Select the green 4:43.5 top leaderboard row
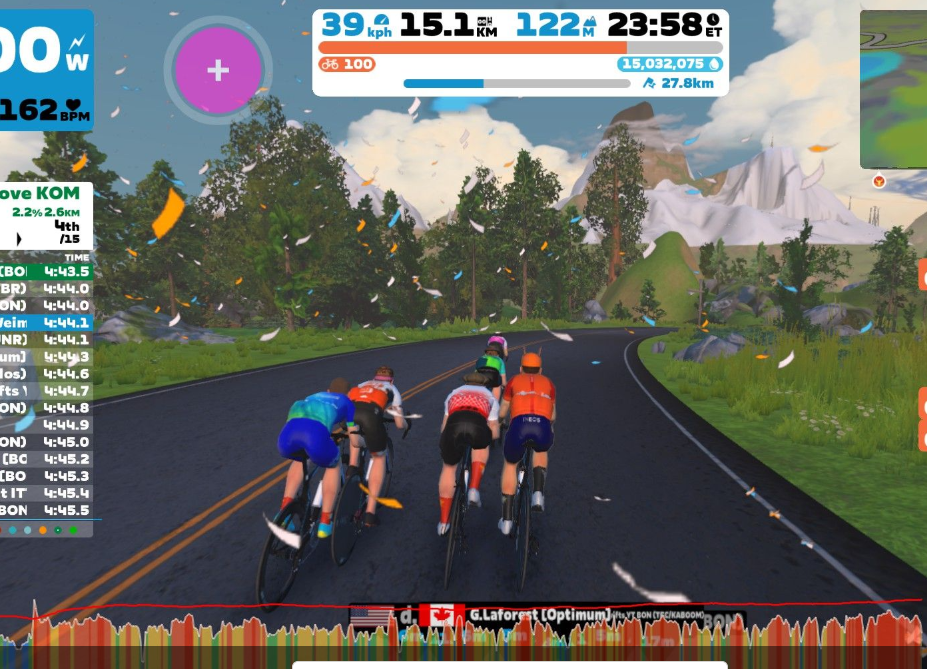This screenshot has width=927, height=669. 46,271
